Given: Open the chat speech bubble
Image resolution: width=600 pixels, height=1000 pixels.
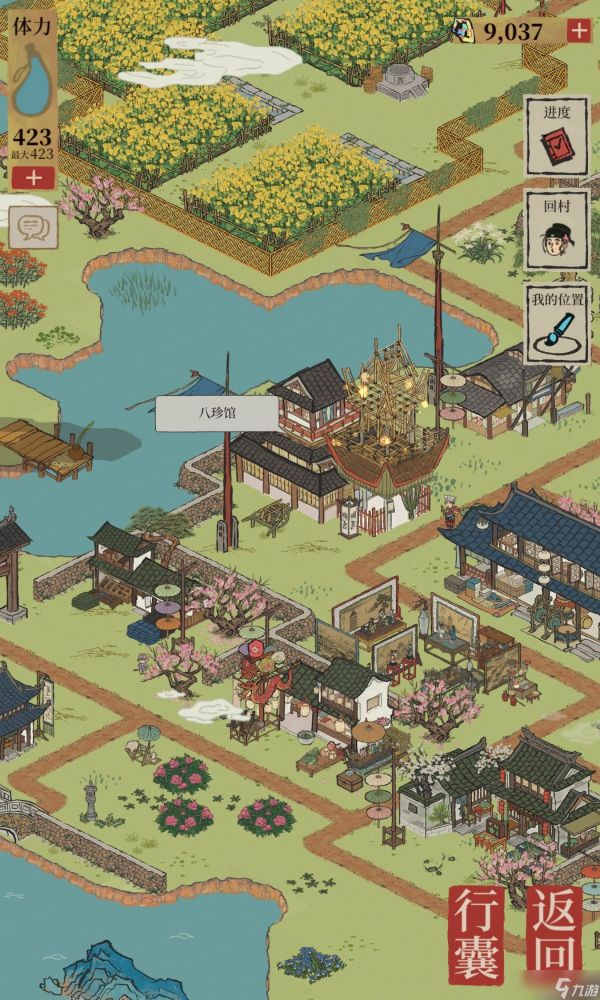Looking at the screenshot, I should [32, 230].
